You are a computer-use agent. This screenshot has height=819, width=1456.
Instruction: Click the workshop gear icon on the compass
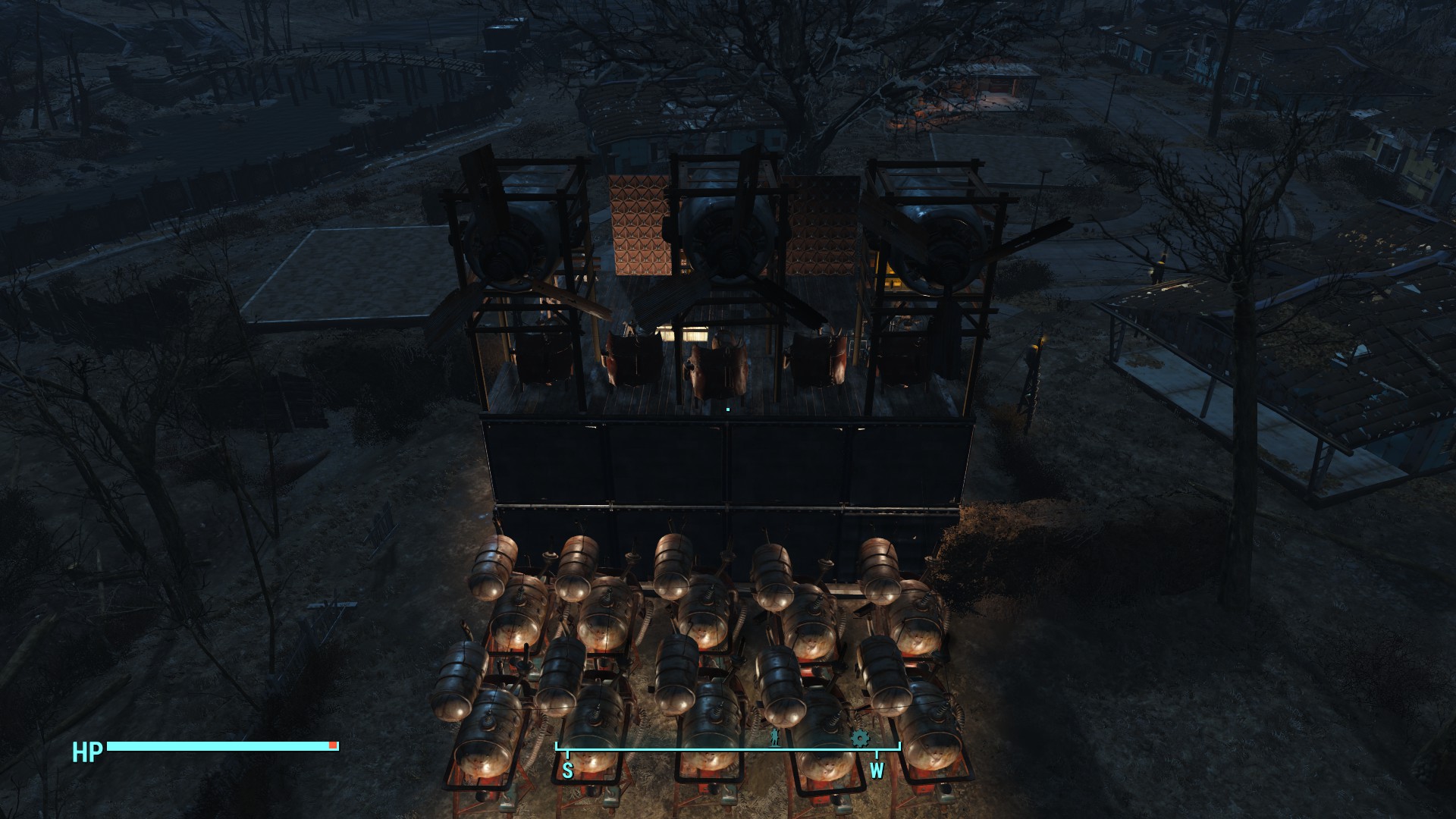coord(860,738)
